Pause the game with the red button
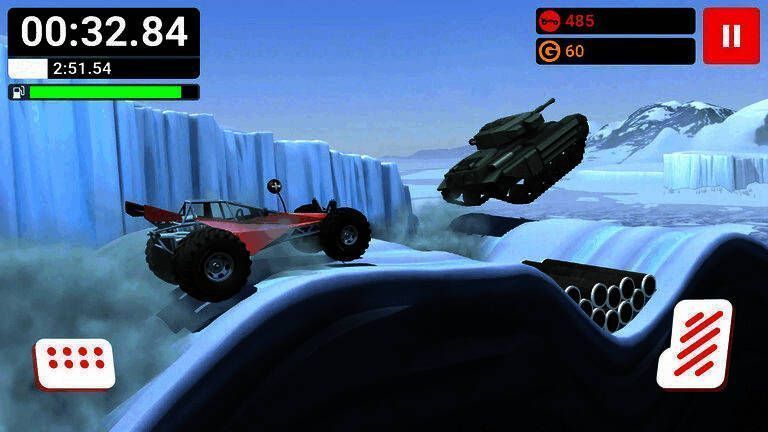 731,36
